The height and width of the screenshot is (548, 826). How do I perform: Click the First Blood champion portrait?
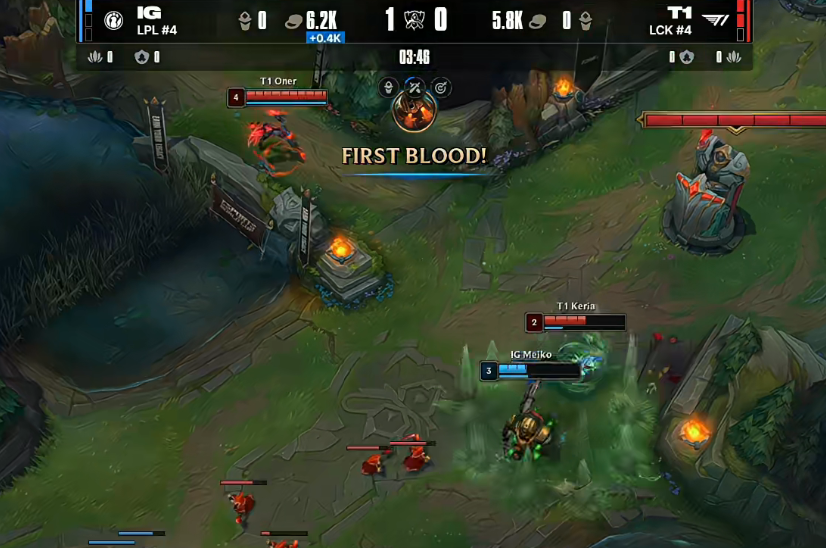click(414, 112)
